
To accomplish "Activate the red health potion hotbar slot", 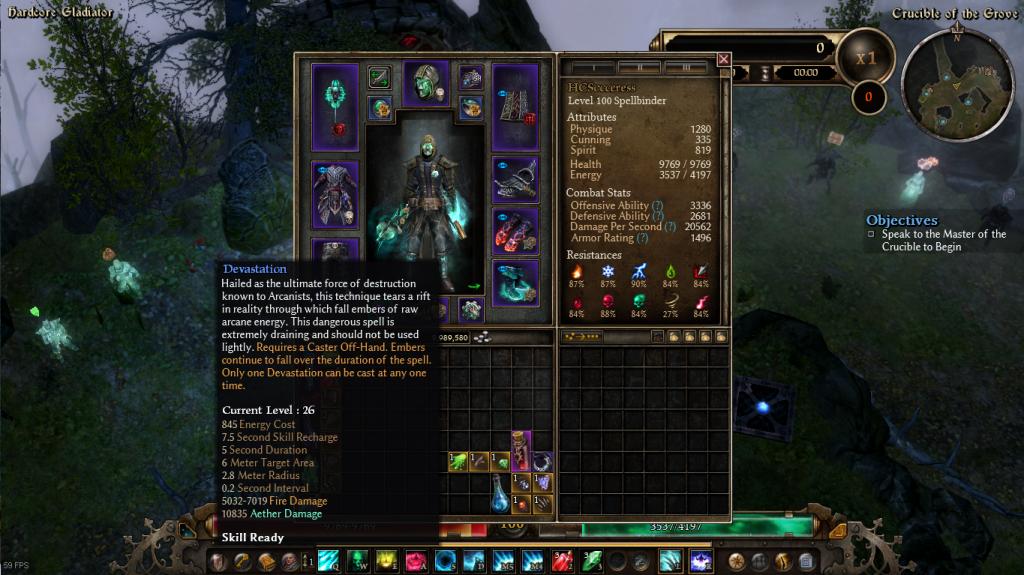I will pyautogui.click(x=562, y=561).
